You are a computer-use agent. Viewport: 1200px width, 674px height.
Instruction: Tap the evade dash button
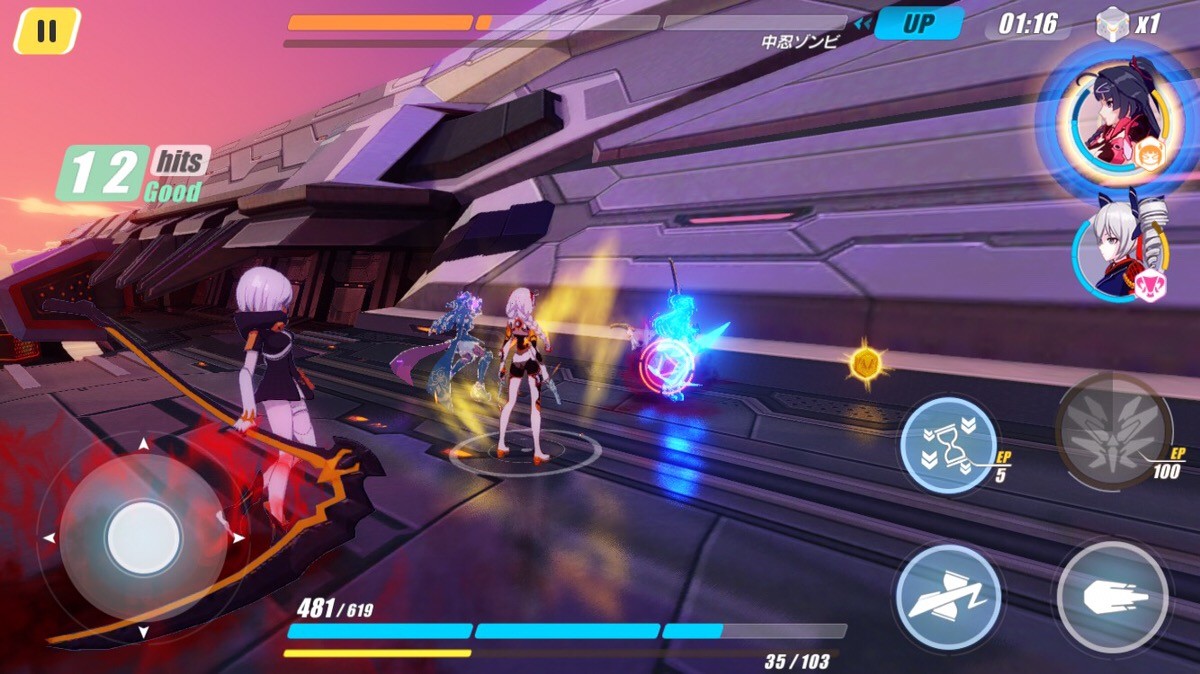click(x=947, y=596)
